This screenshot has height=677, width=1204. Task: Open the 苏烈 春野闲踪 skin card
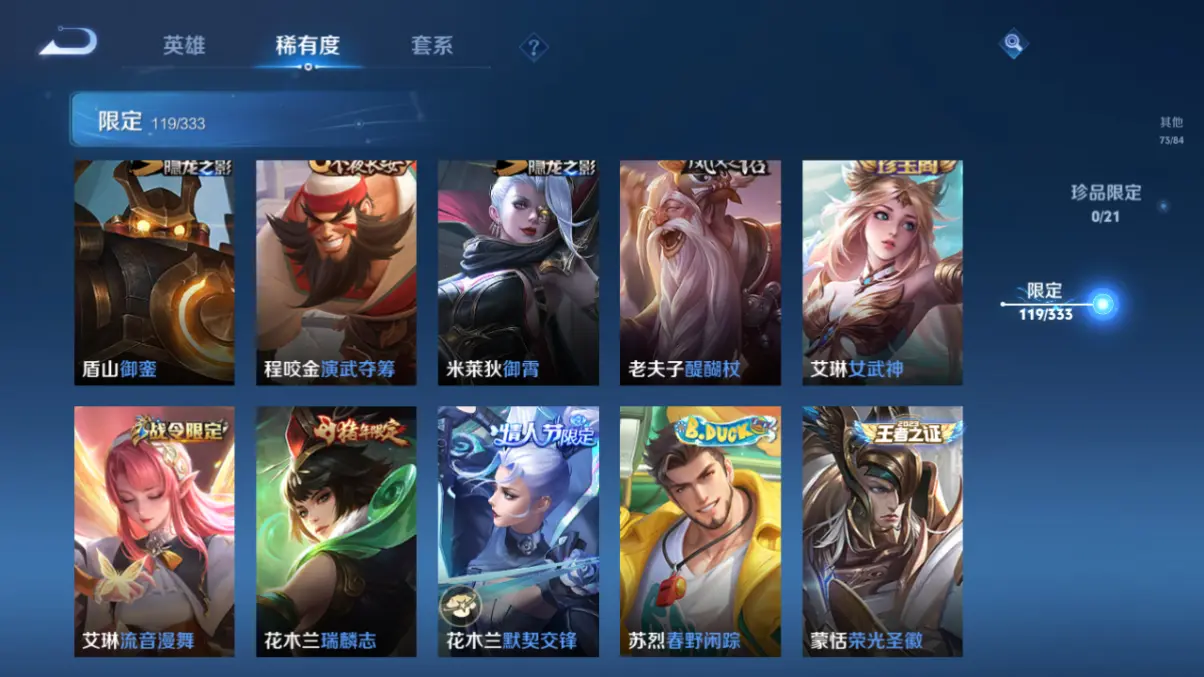(701, 531)
